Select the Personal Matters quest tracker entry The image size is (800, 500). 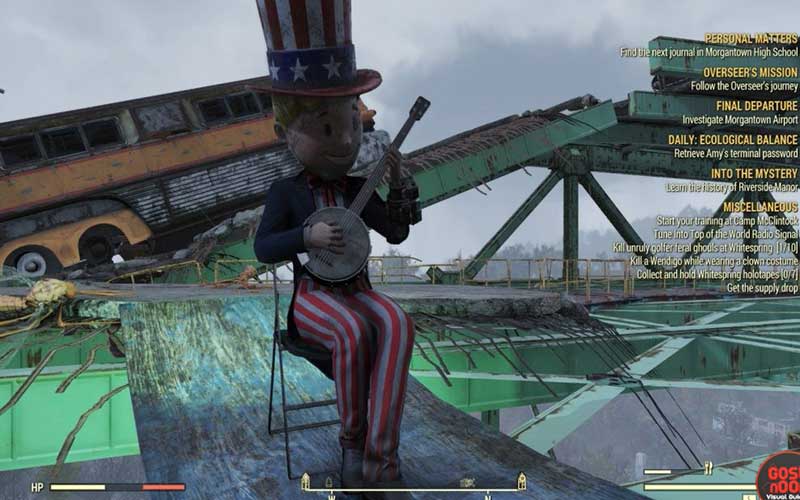[750, 39]
